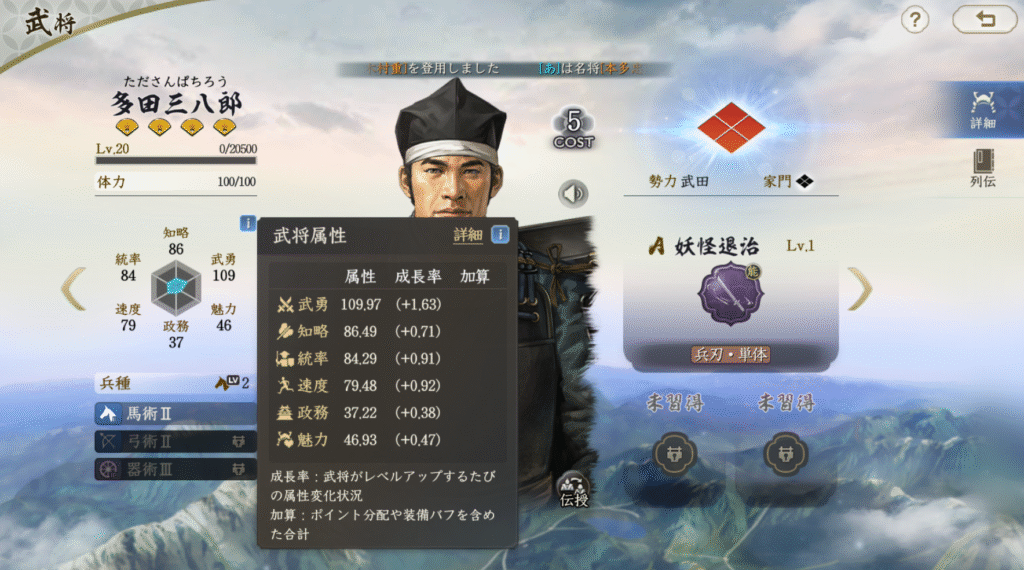Go back with the return arrow button
This screenshot has width=1024, height=570.
point(984,19)
